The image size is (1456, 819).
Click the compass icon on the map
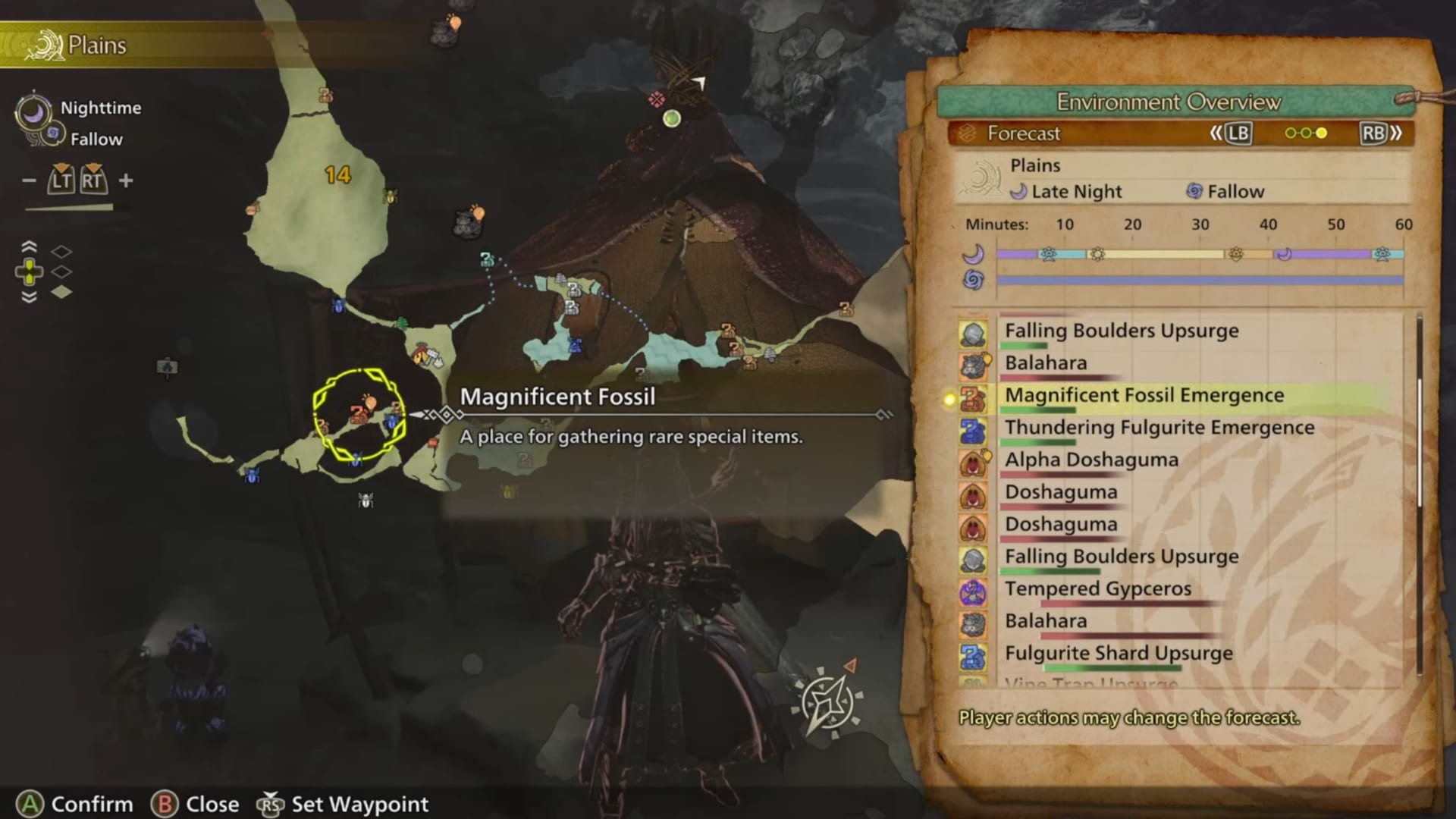tap(827, 701)
